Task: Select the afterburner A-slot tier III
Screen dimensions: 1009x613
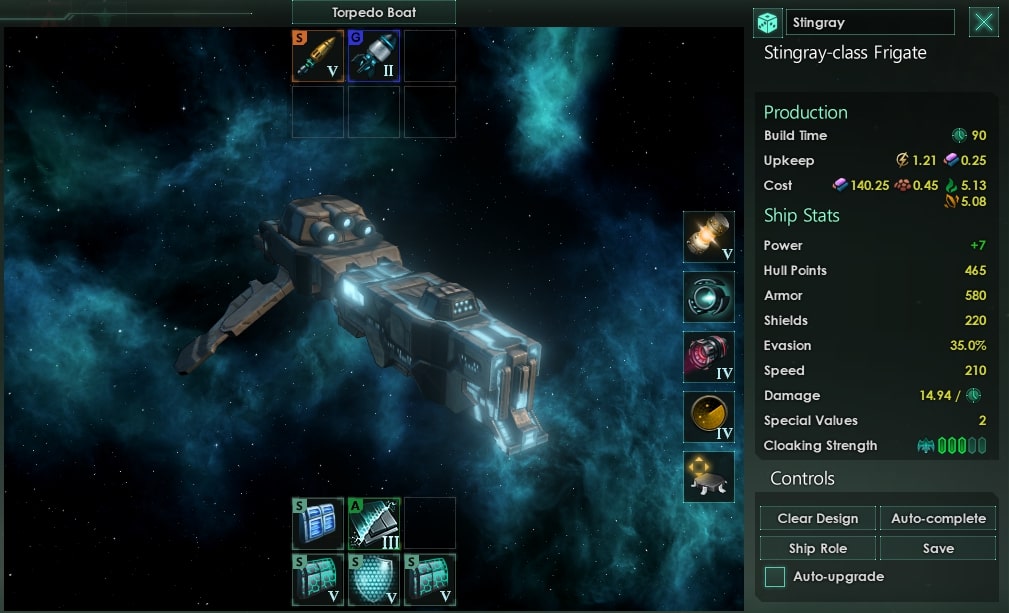Action: click(374, 523)
